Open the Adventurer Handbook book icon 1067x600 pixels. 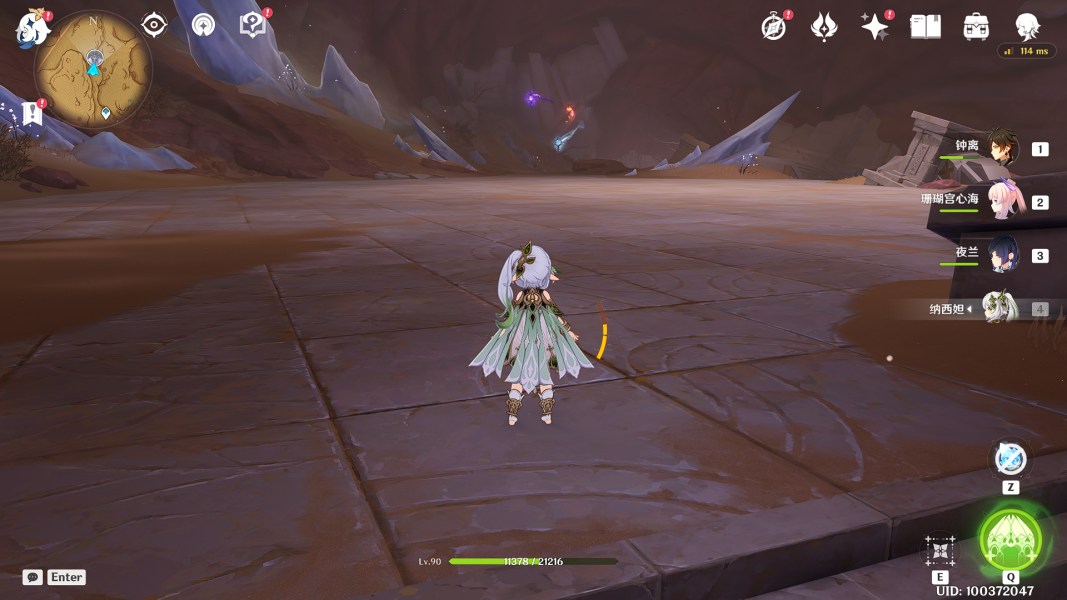tap(925, 27)
